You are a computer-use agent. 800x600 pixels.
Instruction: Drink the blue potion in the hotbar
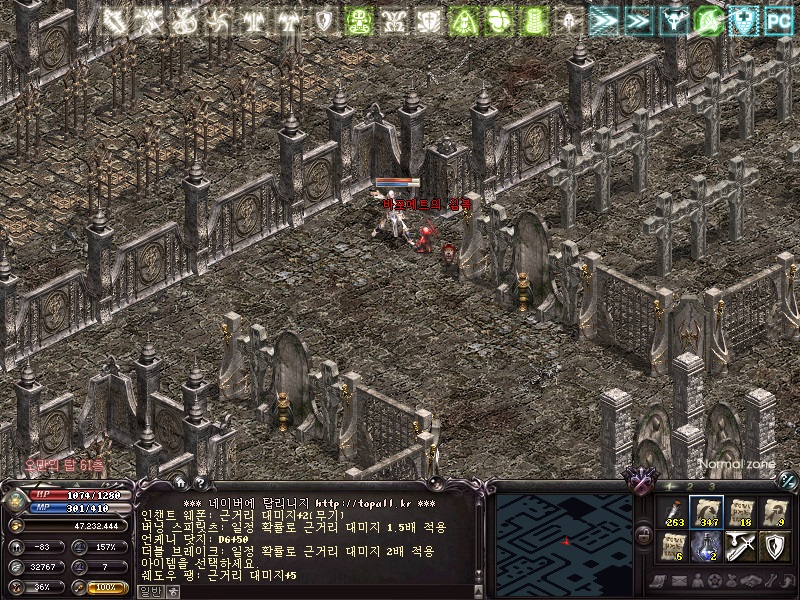[707, 547]
